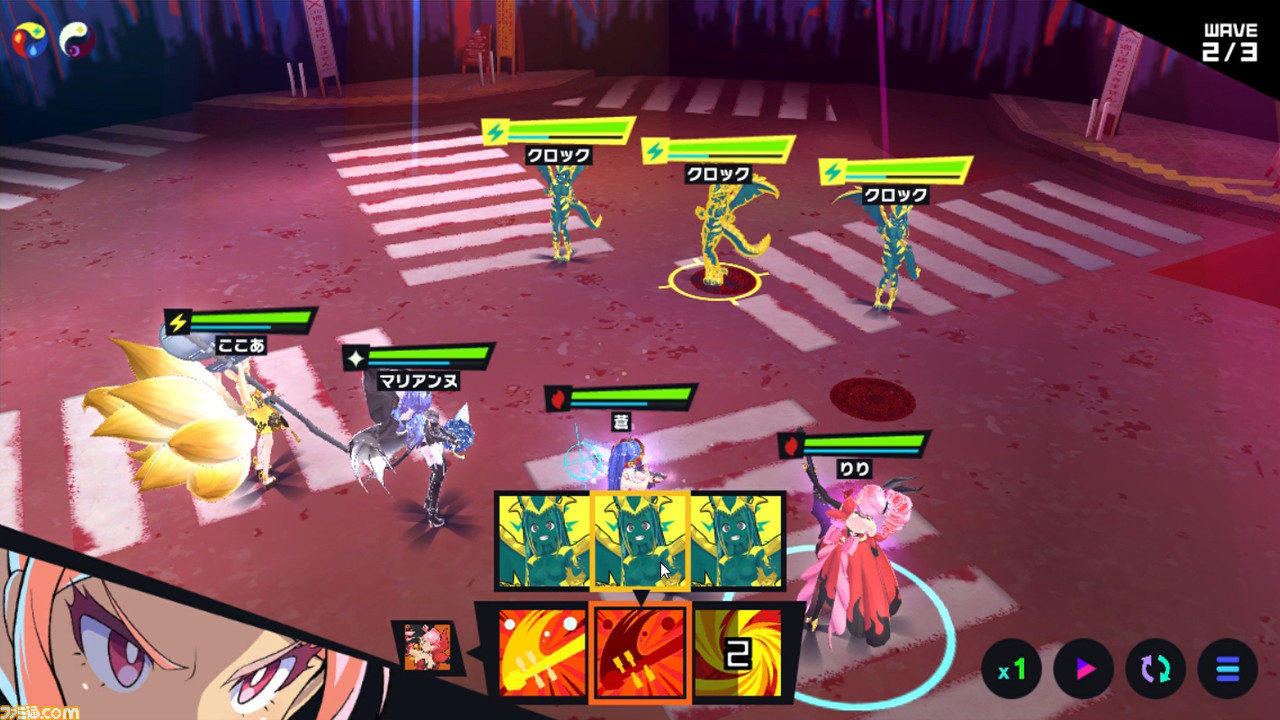Click the small pink-haired character portrait

coord(426,647)
